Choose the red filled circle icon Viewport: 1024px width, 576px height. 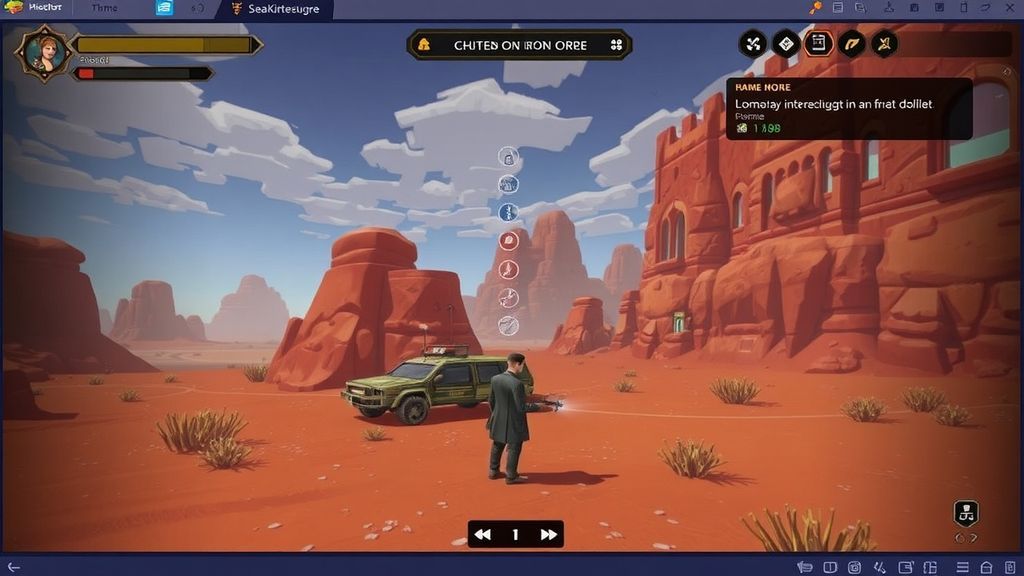(x=509, y=240)
